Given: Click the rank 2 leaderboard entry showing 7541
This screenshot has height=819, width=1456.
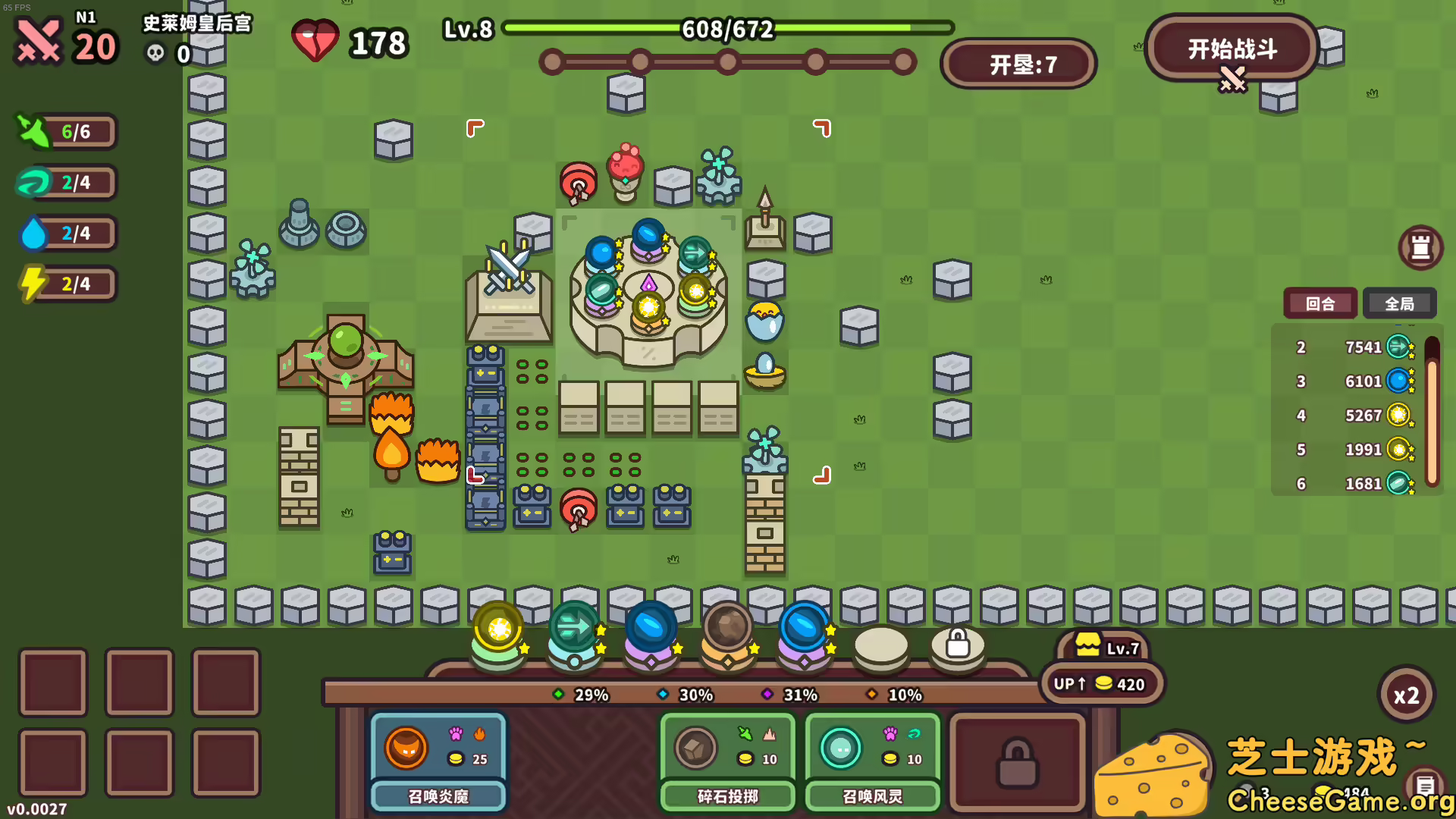Looking at the screenshot, I should coord(1350,347).
